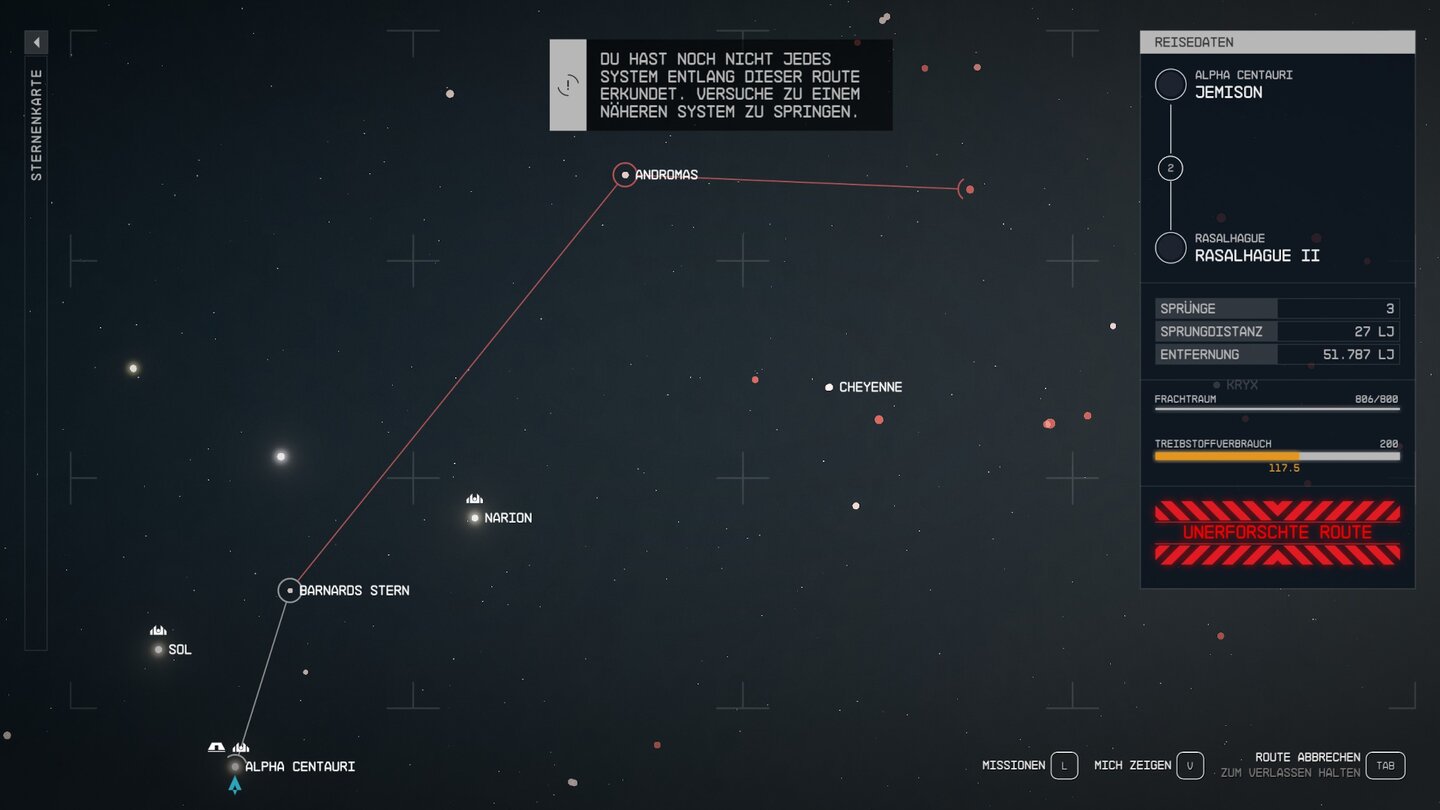Click the settlement icon above Sol
The width and height of the screenshot is (1440, 810).
pos(157,630)
